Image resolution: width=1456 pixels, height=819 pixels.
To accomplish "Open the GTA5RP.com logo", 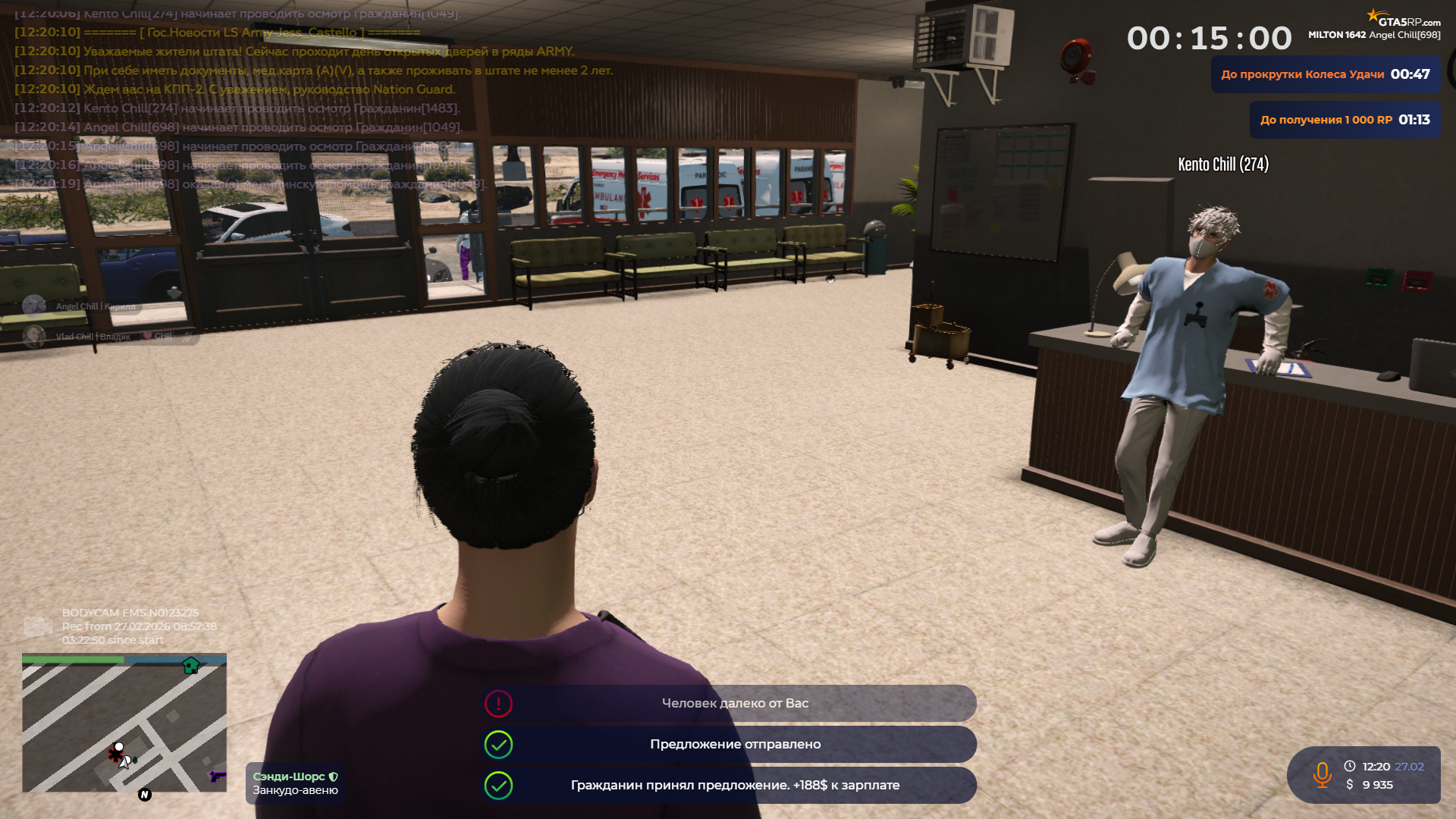I will pyautogui.click(x=1404, y=18).
